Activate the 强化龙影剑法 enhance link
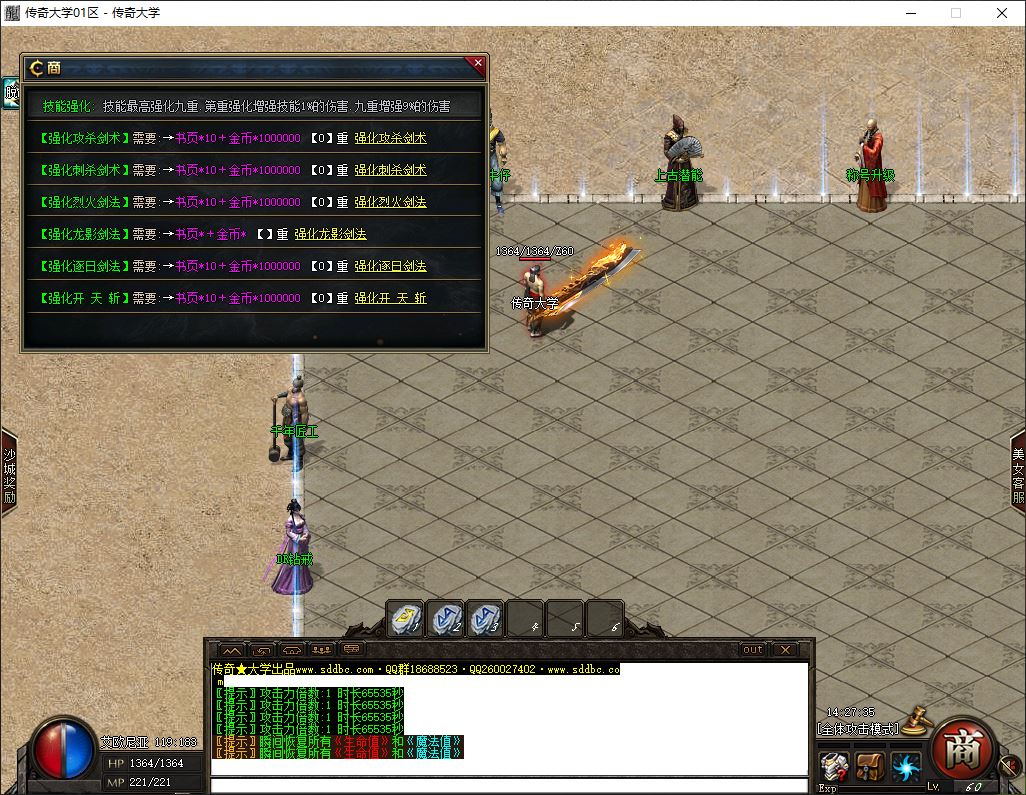This screenshot has height=795, width=1026. 330,234
